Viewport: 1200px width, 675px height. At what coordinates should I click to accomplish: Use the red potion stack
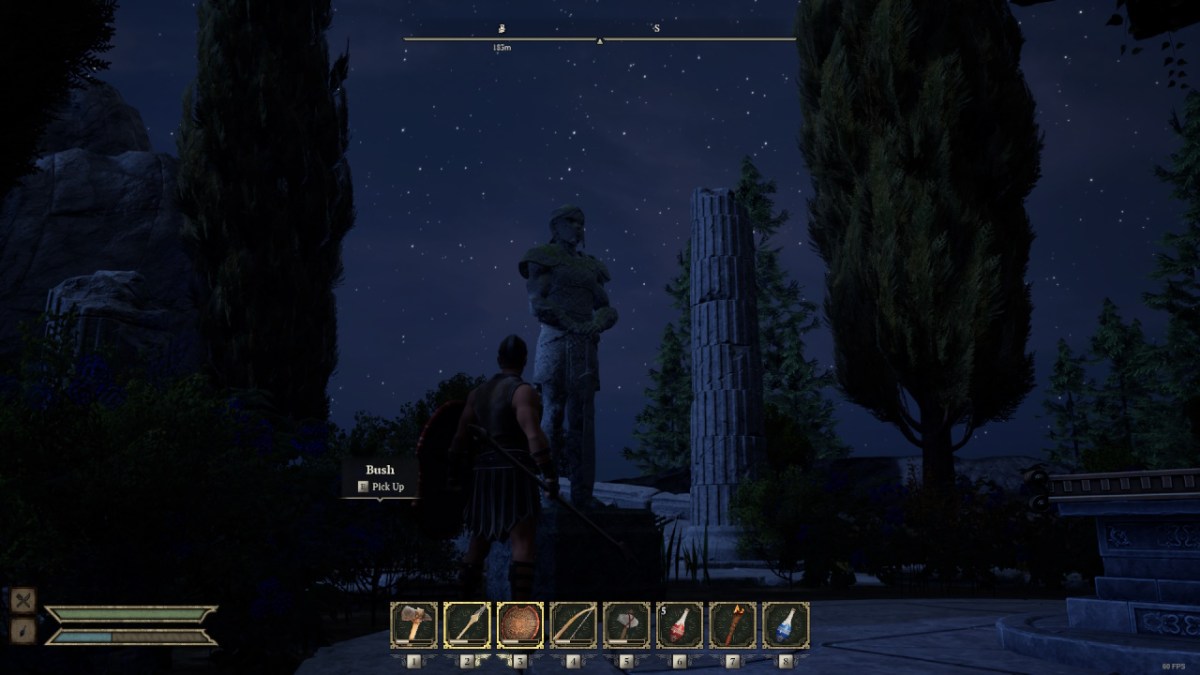pyautogui.click(x=679, y=625)
